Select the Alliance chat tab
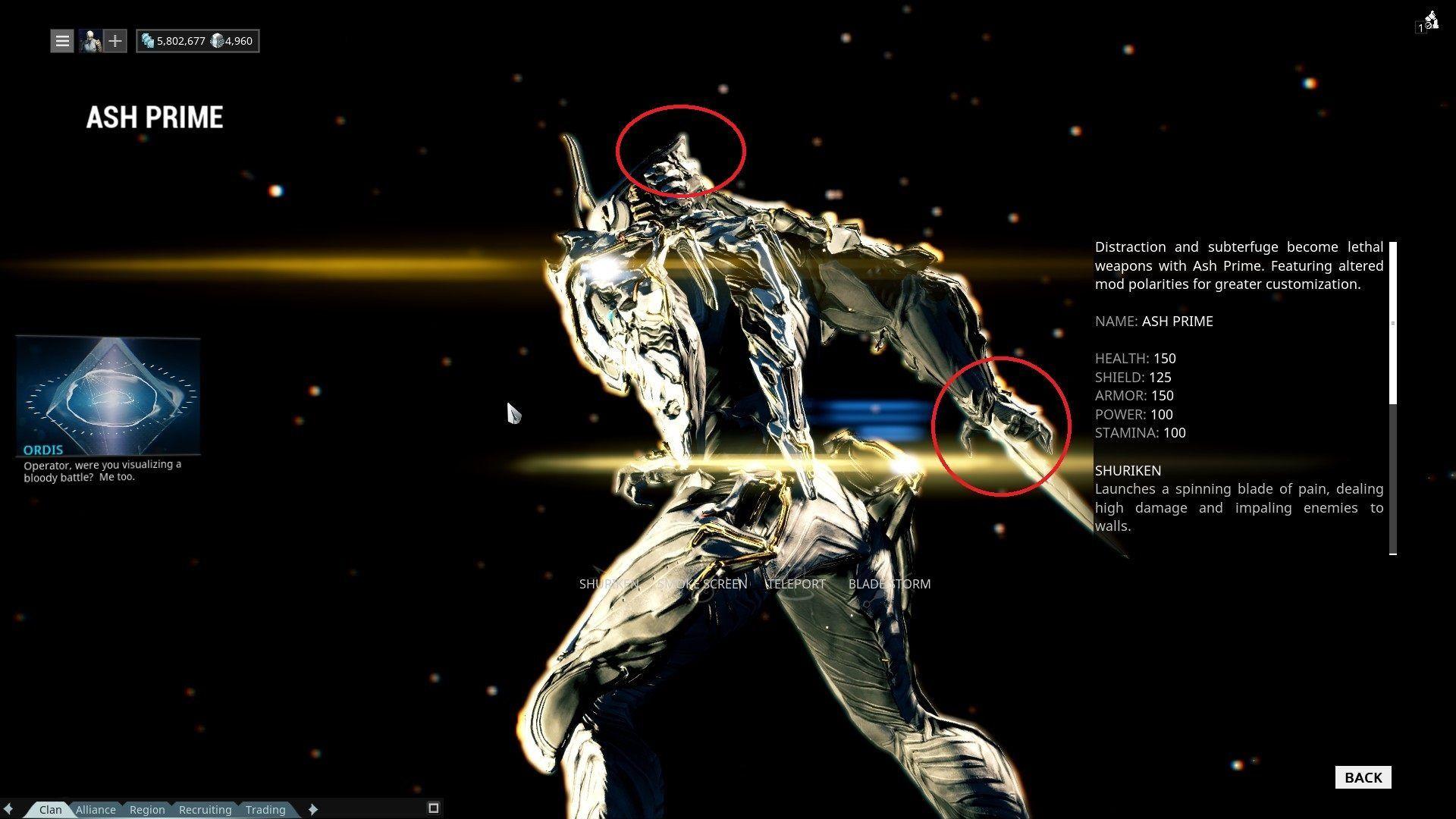 pyautogui.click(x=96, y=809)
